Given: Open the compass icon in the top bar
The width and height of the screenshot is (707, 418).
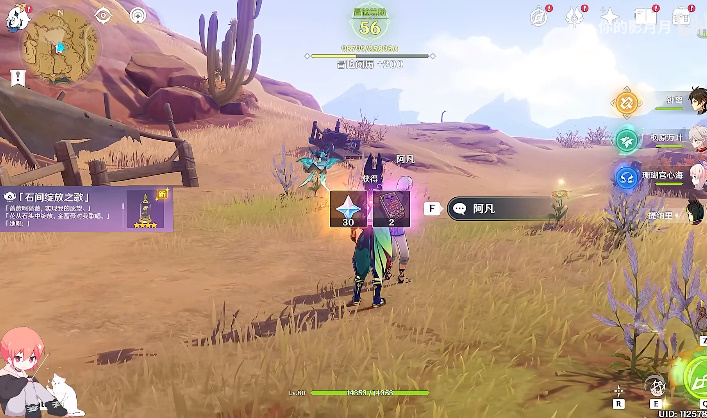Looking at the screenshot, I should tap(540, 16).
